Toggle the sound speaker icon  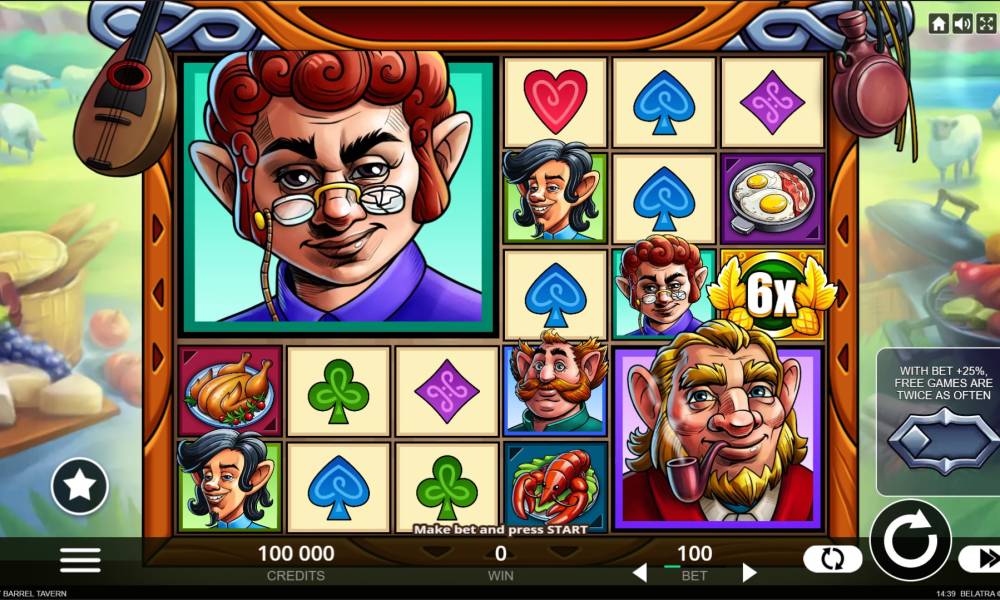click(x=962, y=24)
